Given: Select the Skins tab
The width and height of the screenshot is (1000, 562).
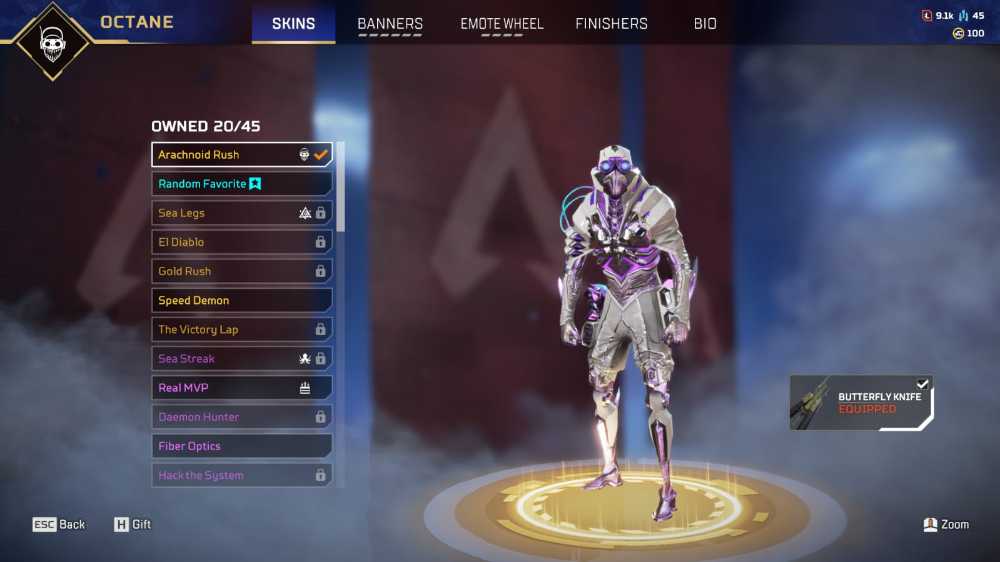Looking at the screenshot, I should (293, 23).
